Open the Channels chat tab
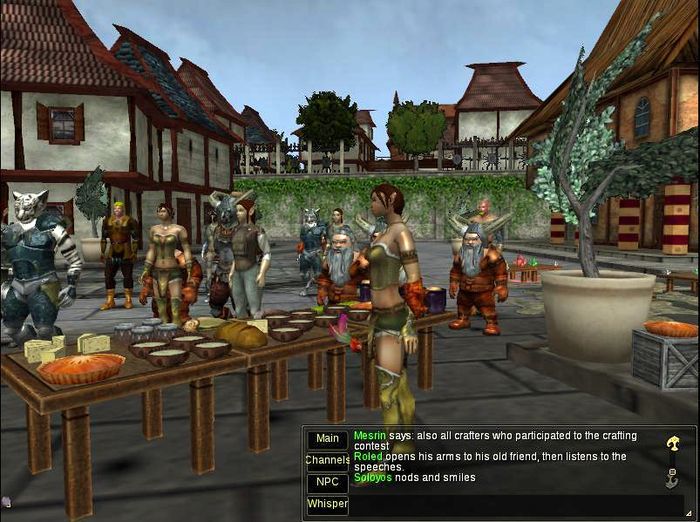 tap(326, 461)
